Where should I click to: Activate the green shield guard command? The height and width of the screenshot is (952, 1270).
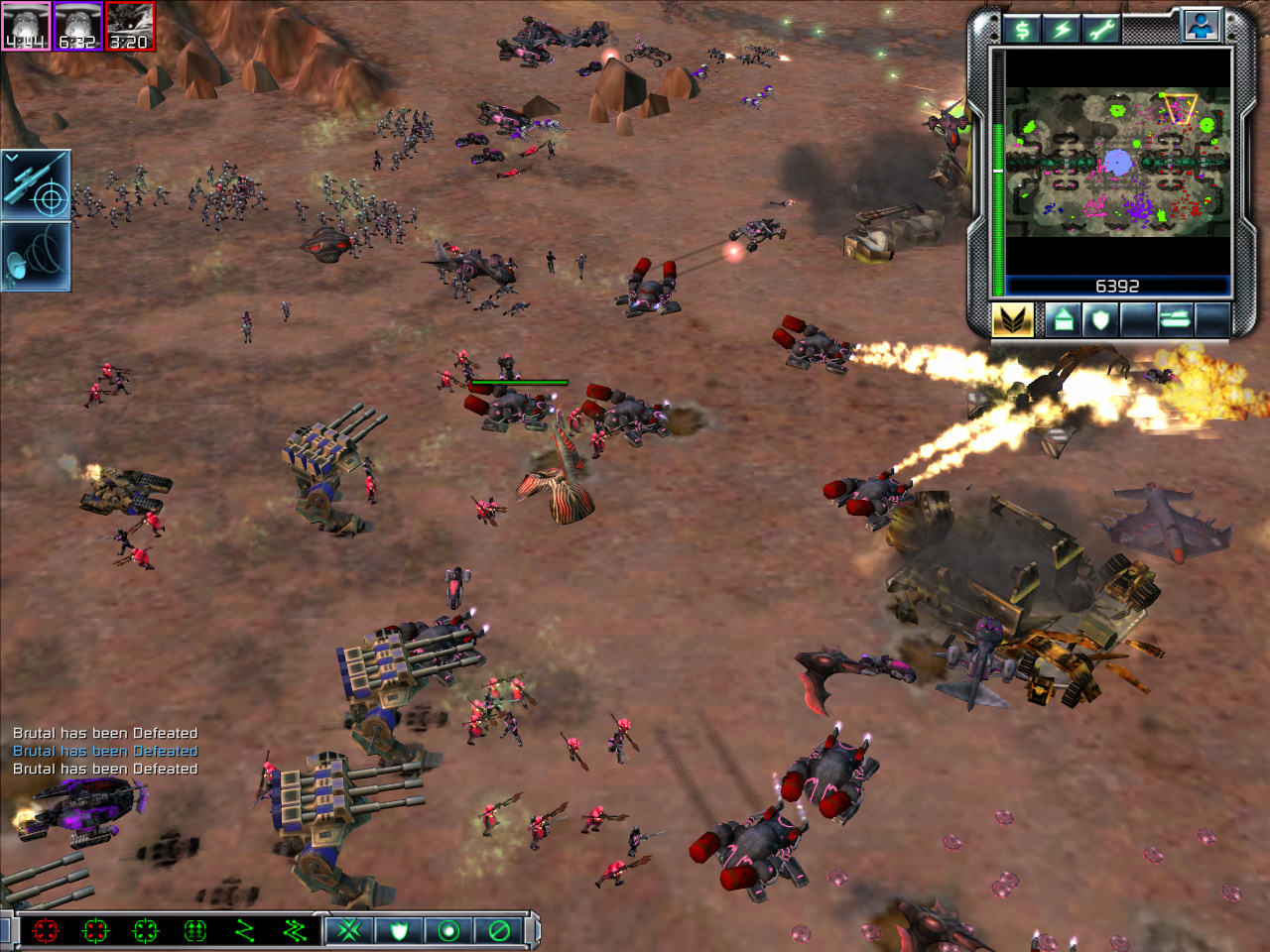(x=399, y=930)
